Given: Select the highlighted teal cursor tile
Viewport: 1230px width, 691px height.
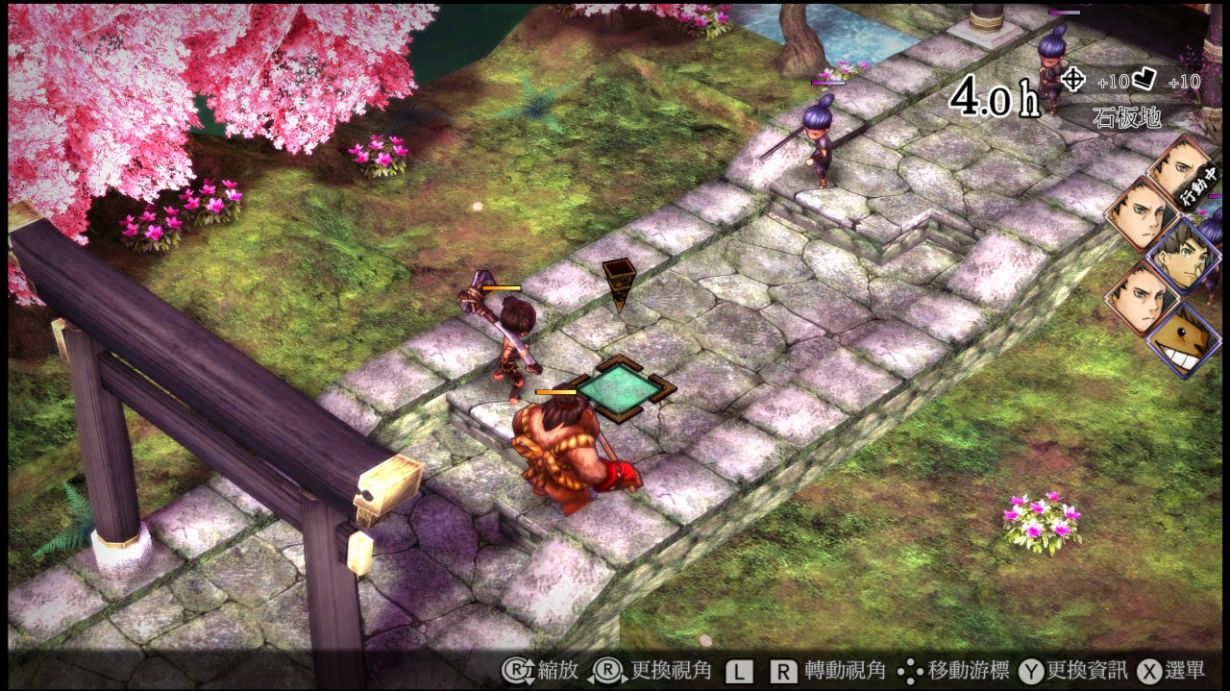Looking at the screenshot, I should click(620, 385).
